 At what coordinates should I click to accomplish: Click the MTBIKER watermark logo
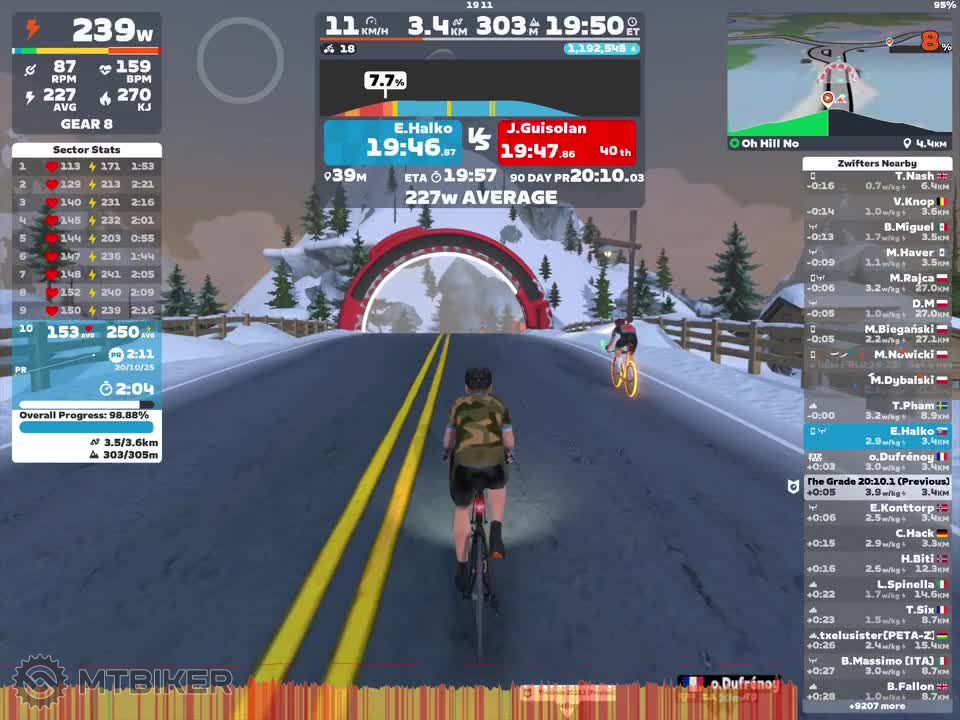[120, 682]
